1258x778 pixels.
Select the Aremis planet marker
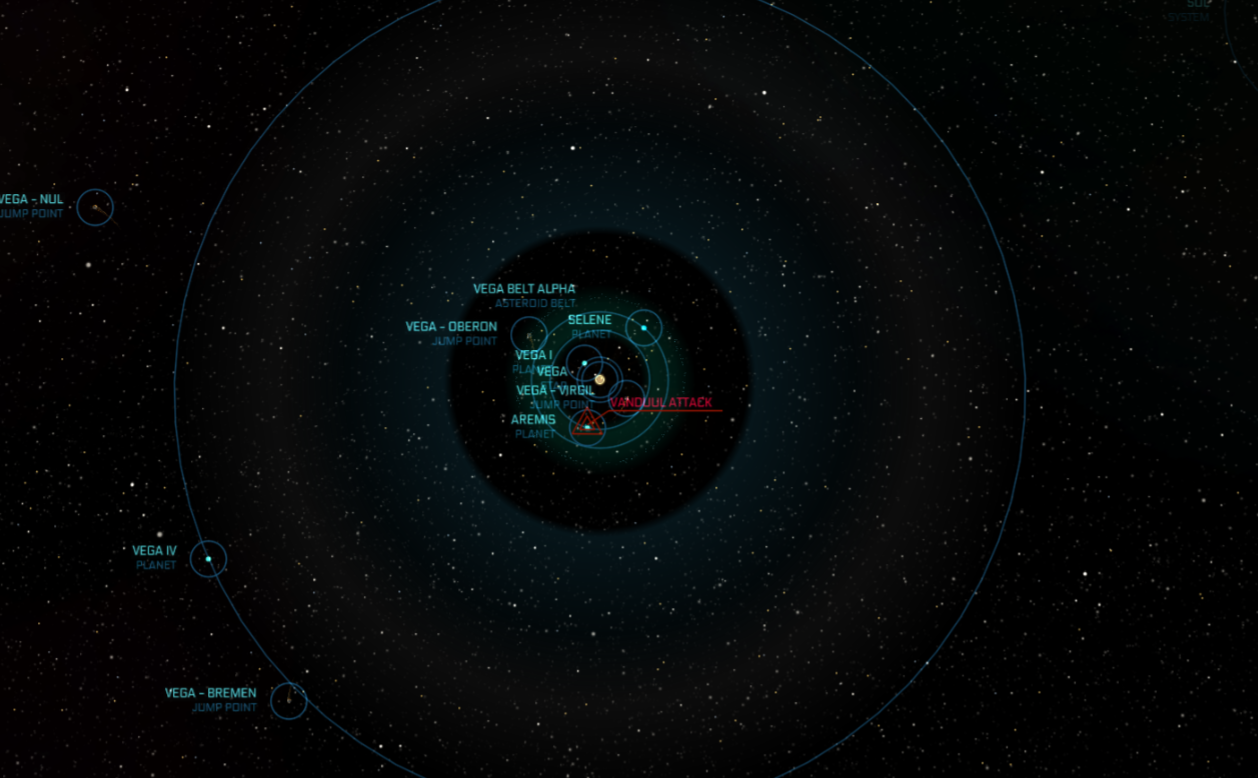click(587, 425)
